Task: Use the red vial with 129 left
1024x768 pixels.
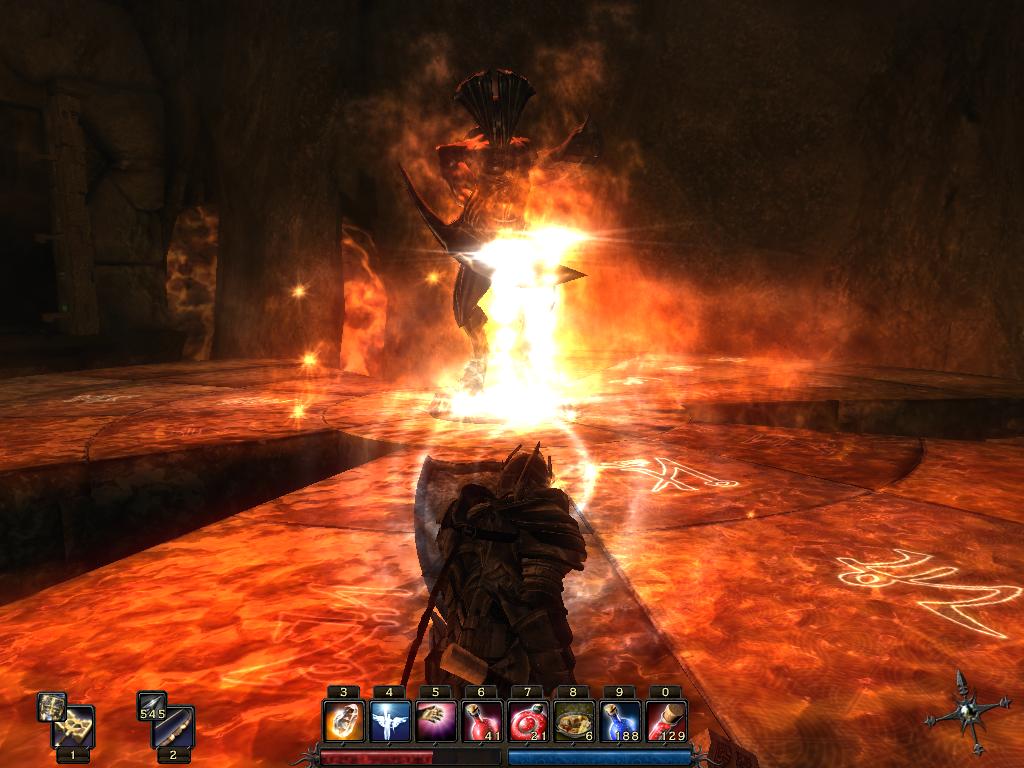Action: coord(665,721)
